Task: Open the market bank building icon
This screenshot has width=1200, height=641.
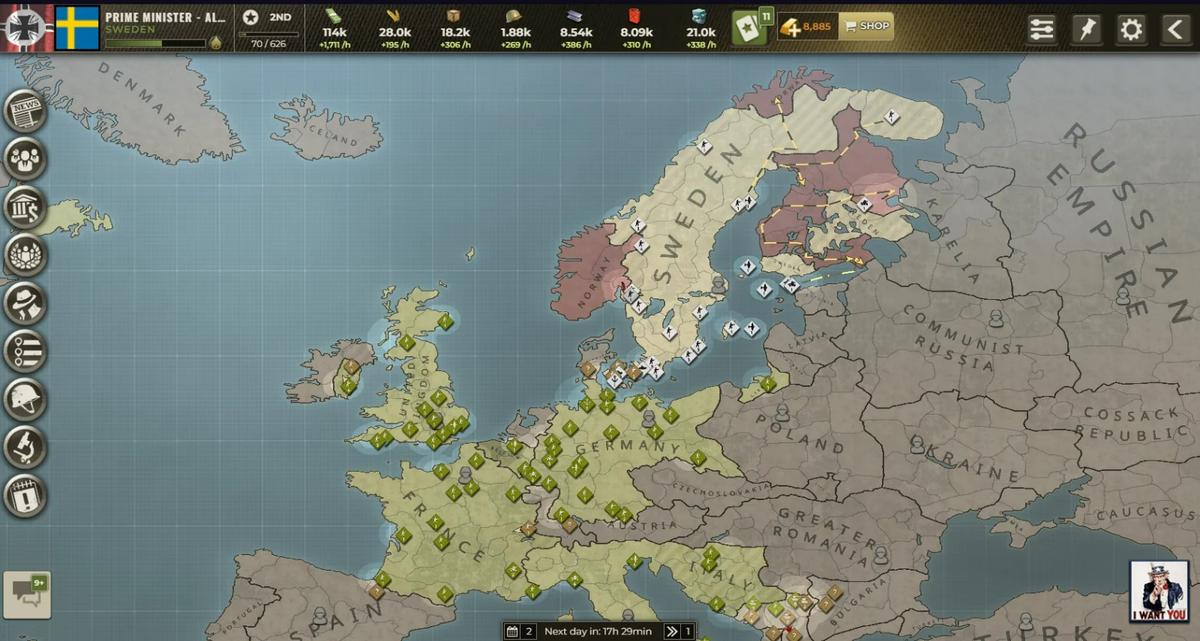Action: pyautogui.click(x=25, y=207)
